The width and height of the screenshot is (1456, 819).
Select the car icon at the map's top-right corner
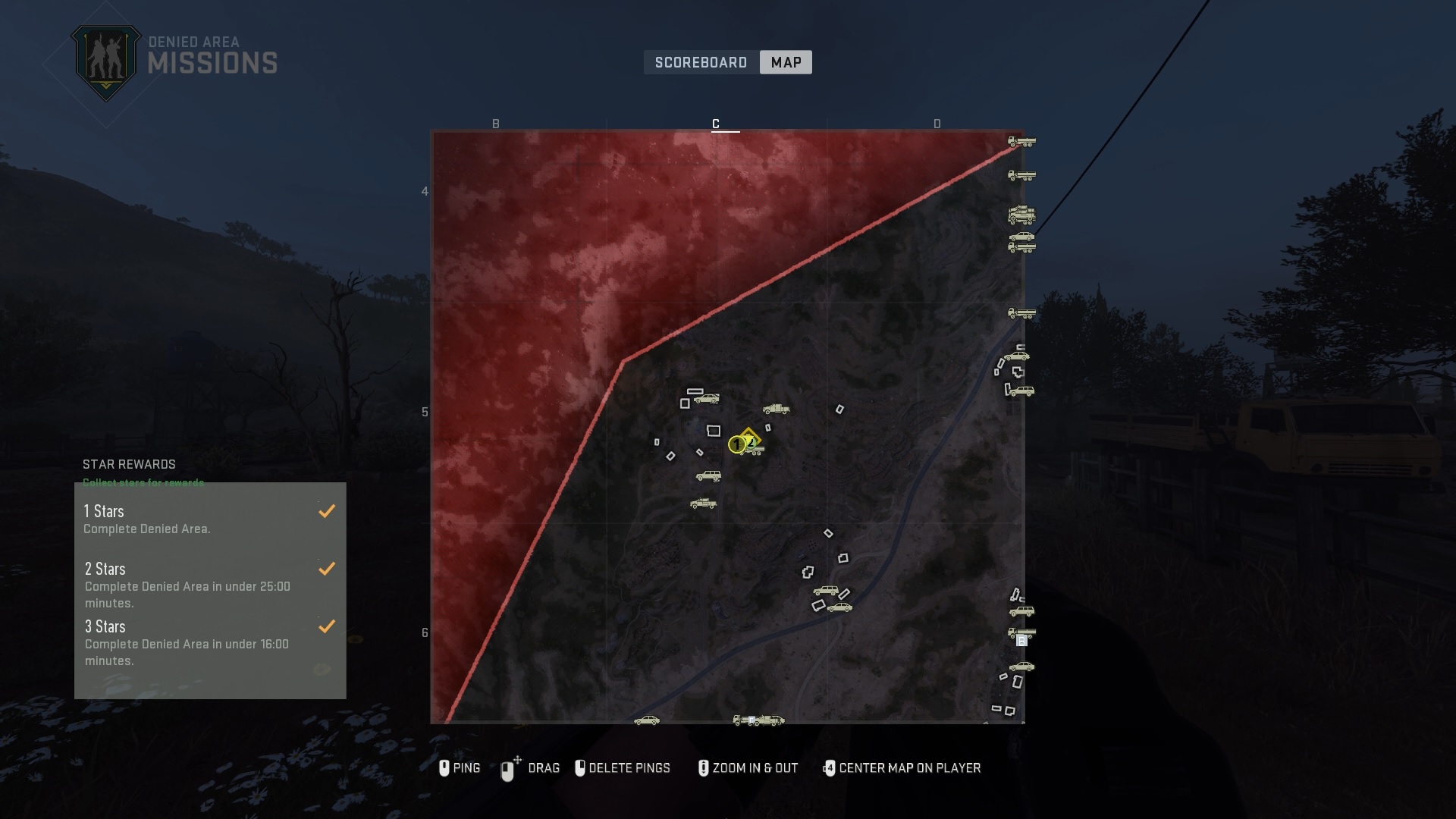pyautogui.click(x=1021, y=236)
